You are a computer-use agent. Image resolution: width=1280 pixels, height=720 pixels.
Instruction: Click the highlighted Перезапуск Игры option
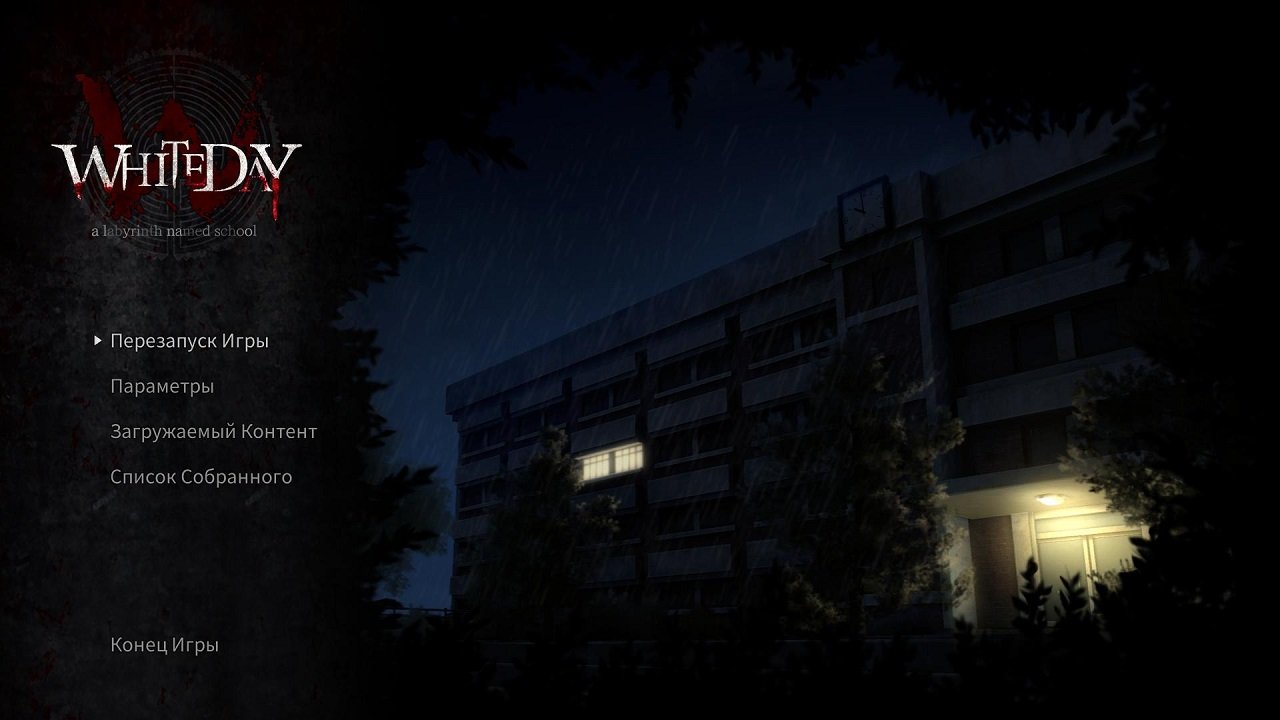click(x=189, y=340)
